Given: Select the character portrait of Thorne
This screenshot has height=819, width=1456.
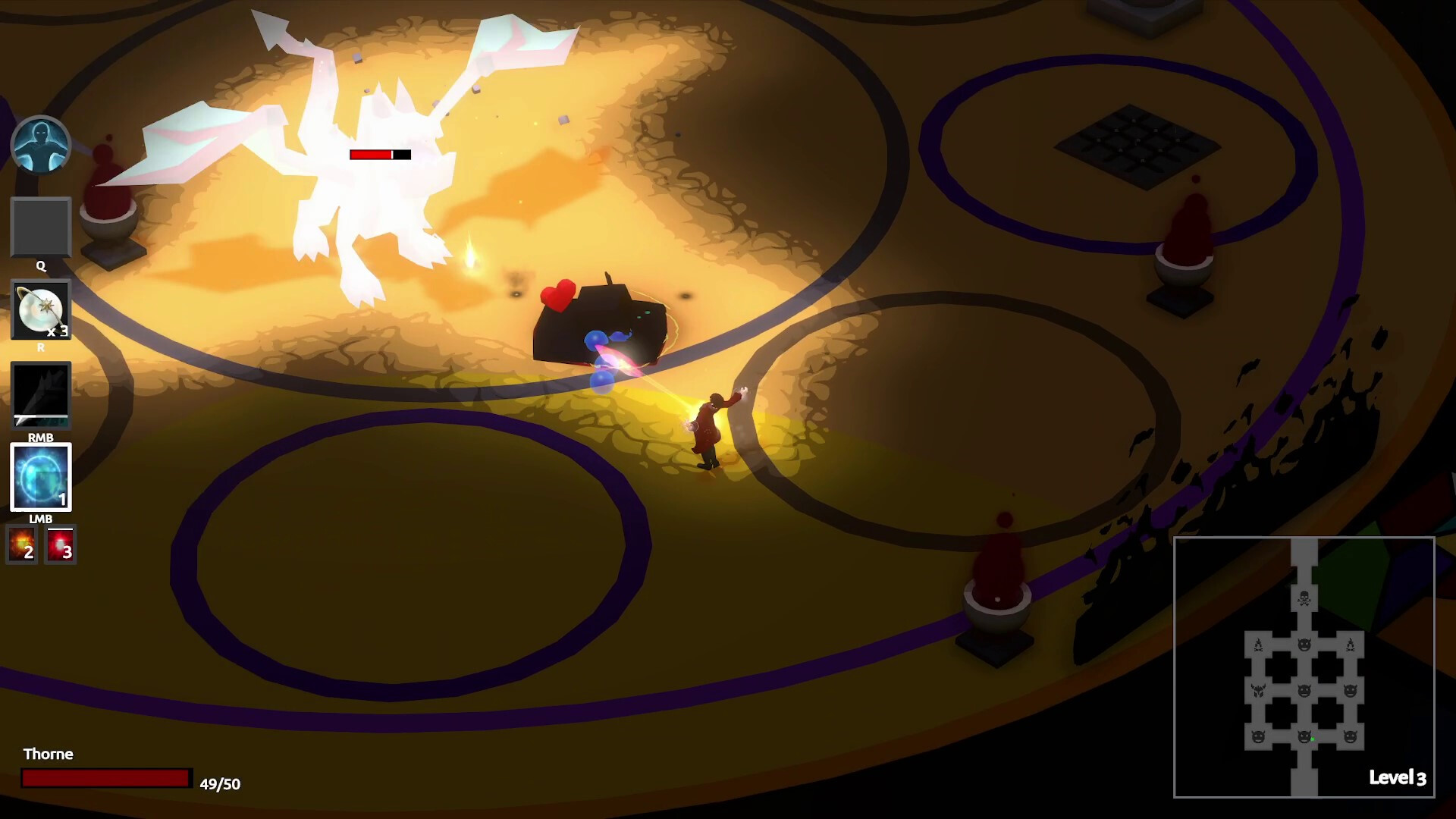Looking at the screenshot, I should pyautogui.click(x=42, y=145).
